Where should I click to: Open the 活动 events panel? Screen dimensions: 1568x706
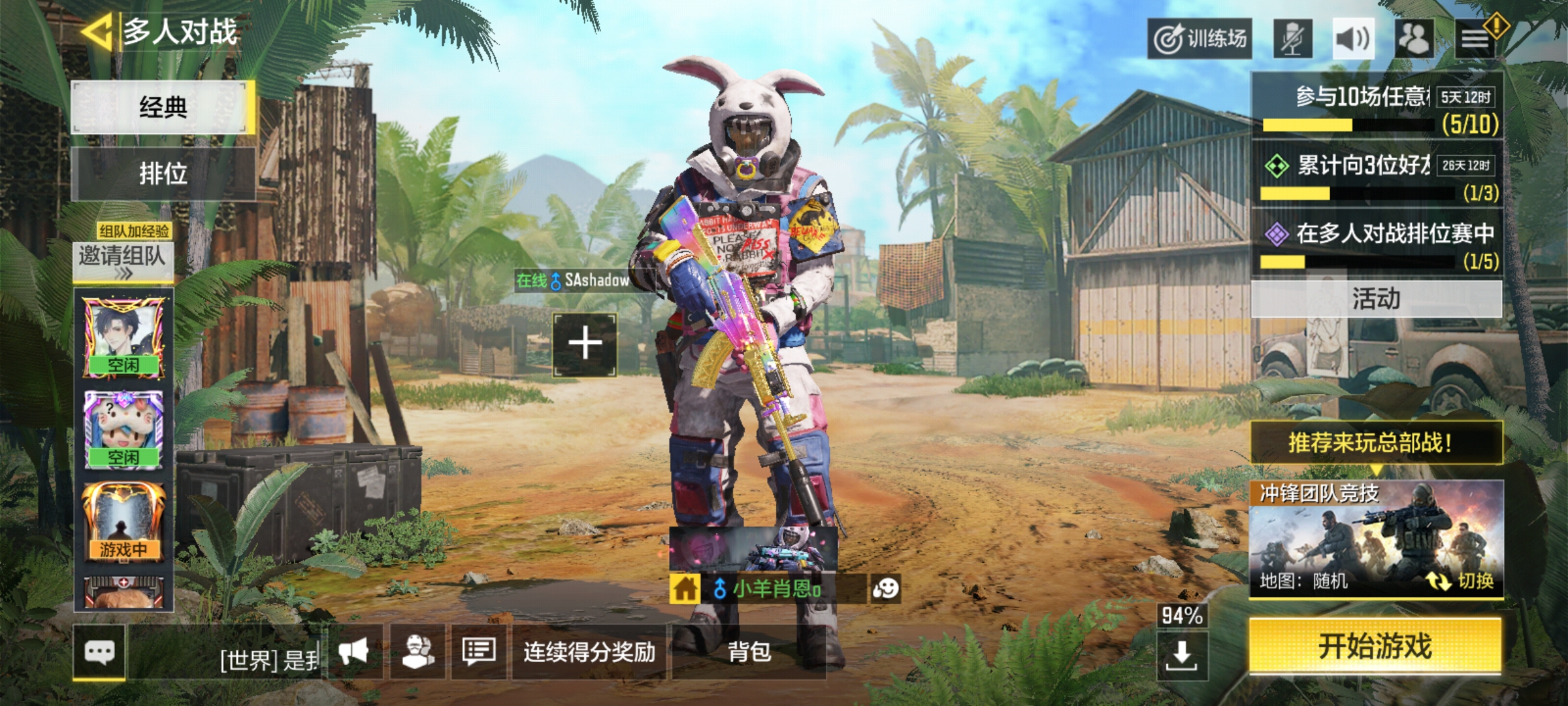coord(1376,299)
